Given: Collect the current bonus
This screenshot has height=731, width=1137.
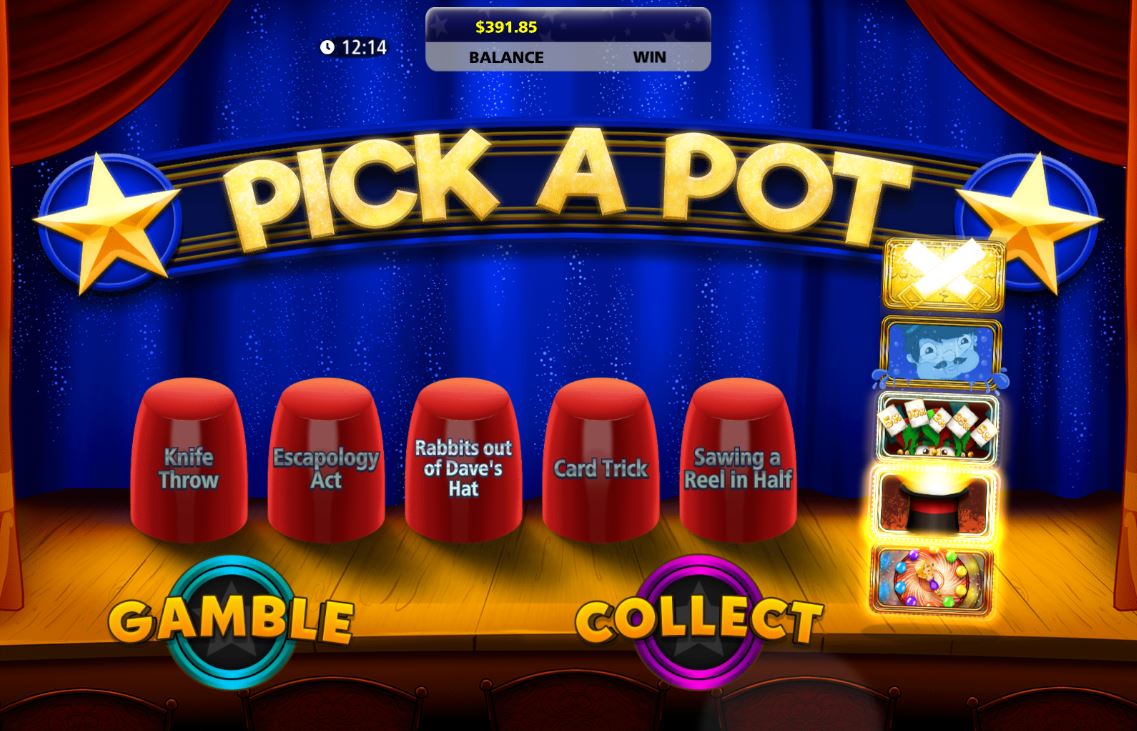Looking at the screenshot, I should pyautogui.click(x=699, y=620).
